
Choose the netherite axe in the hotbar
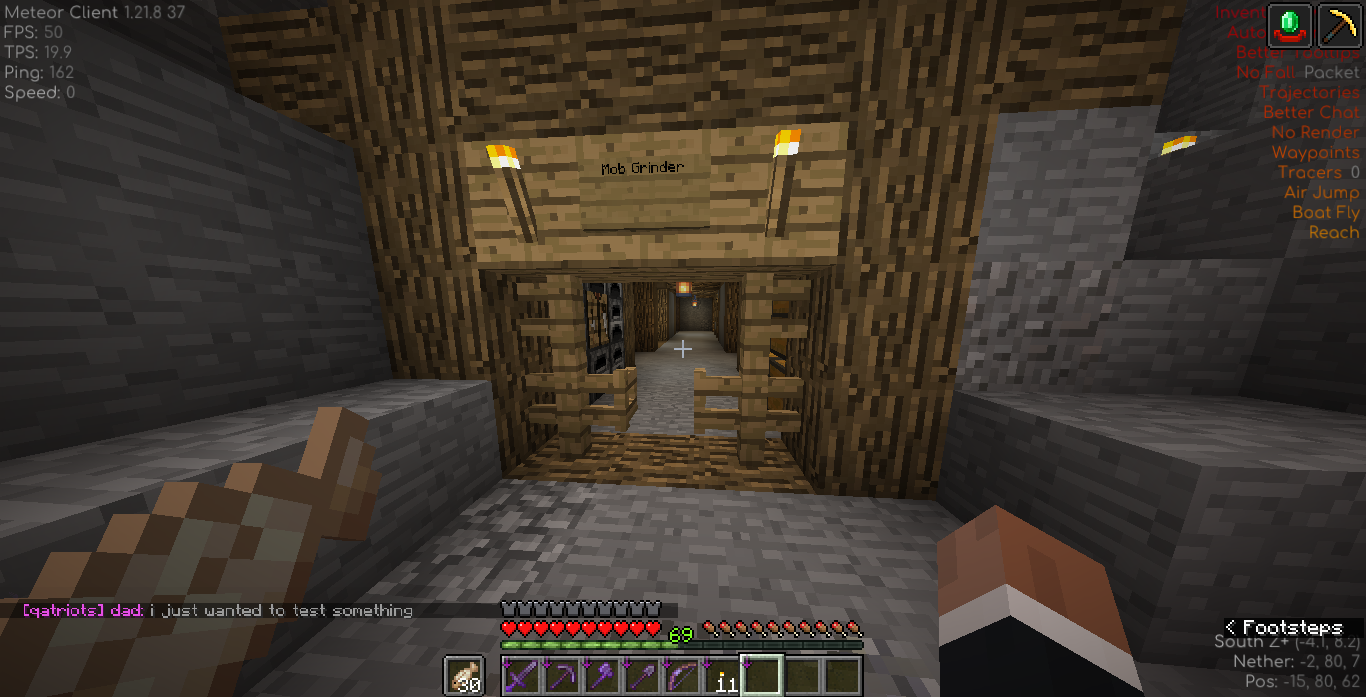point(602,676)
